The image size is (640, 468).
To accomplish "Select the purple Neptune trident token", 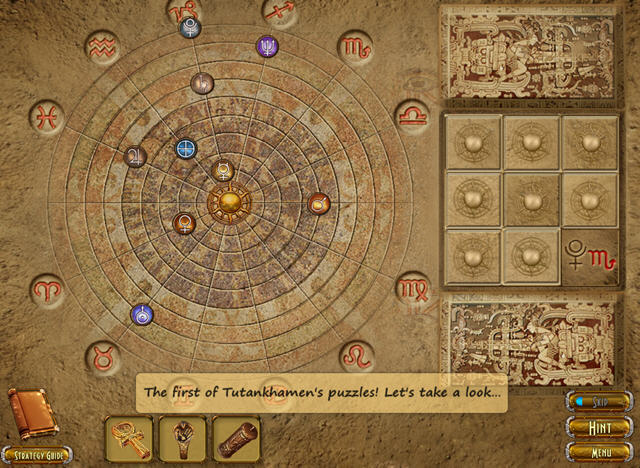I will click(x=268, y=46).
